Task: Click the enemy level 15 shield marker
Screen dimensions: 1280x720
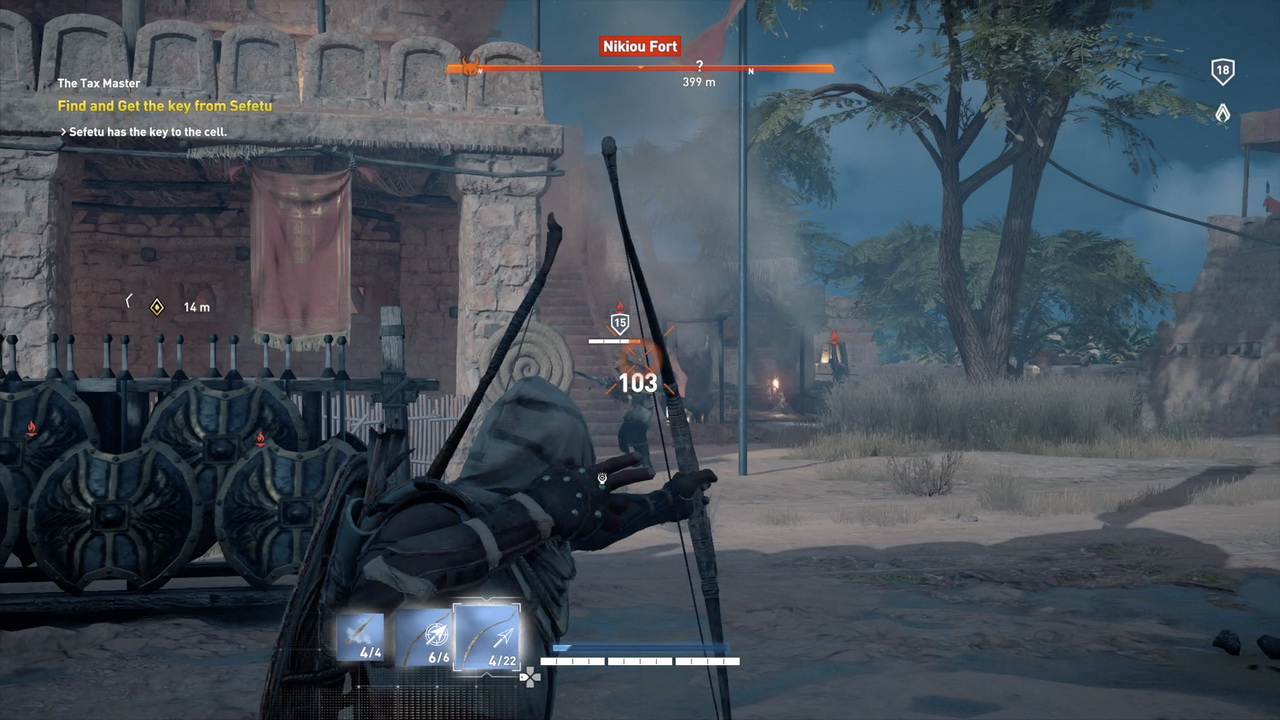Action: (x=620, y=323)
